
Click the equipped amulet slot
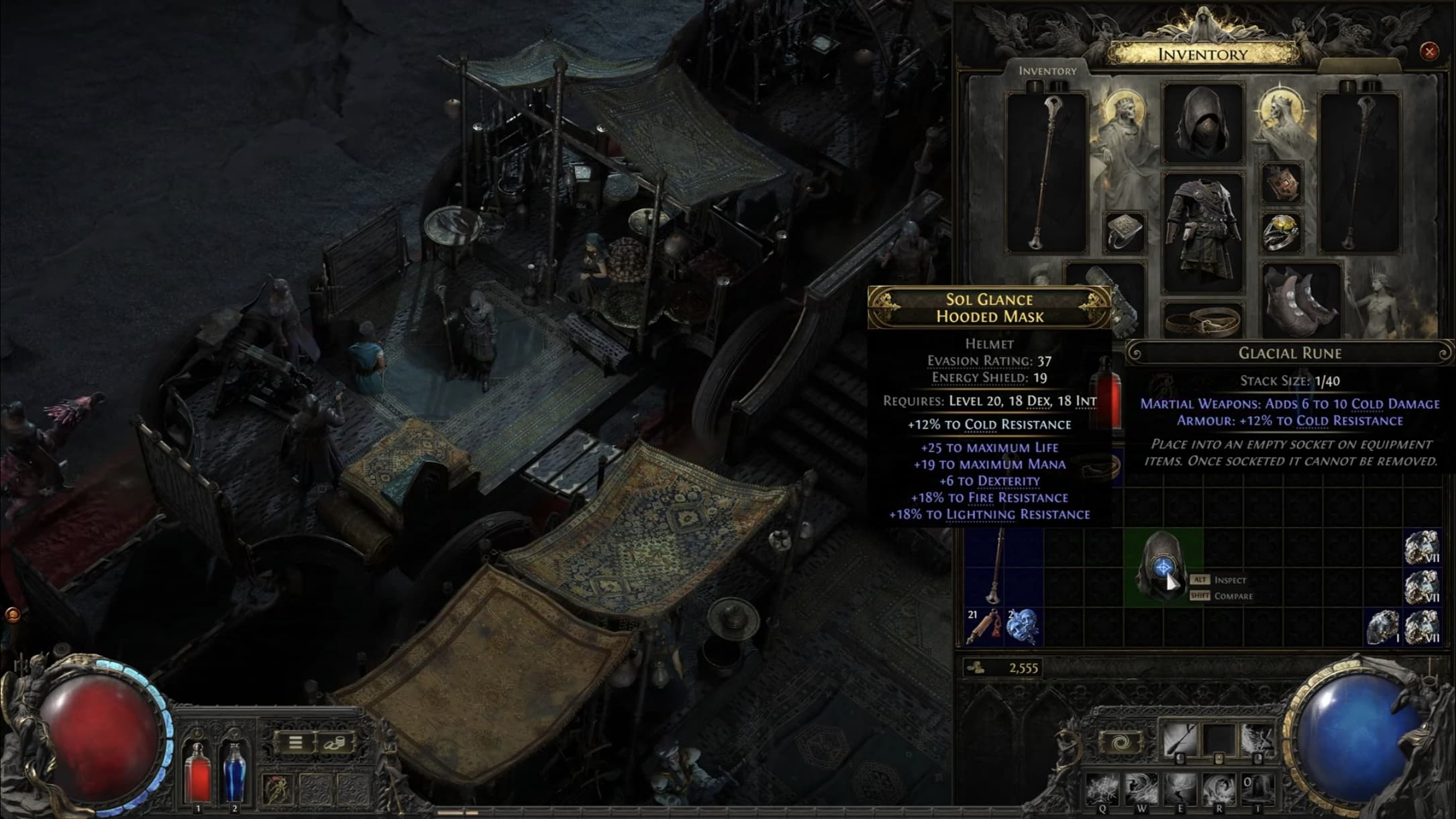point(1282,182)
